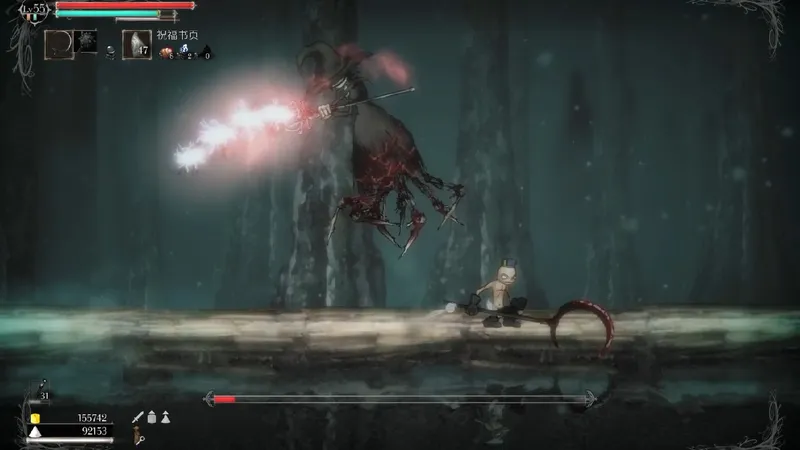Select the off-hand charm slot beside the scythe
The height and width of the screenshot is (450, 800).
tap(86, 42)
